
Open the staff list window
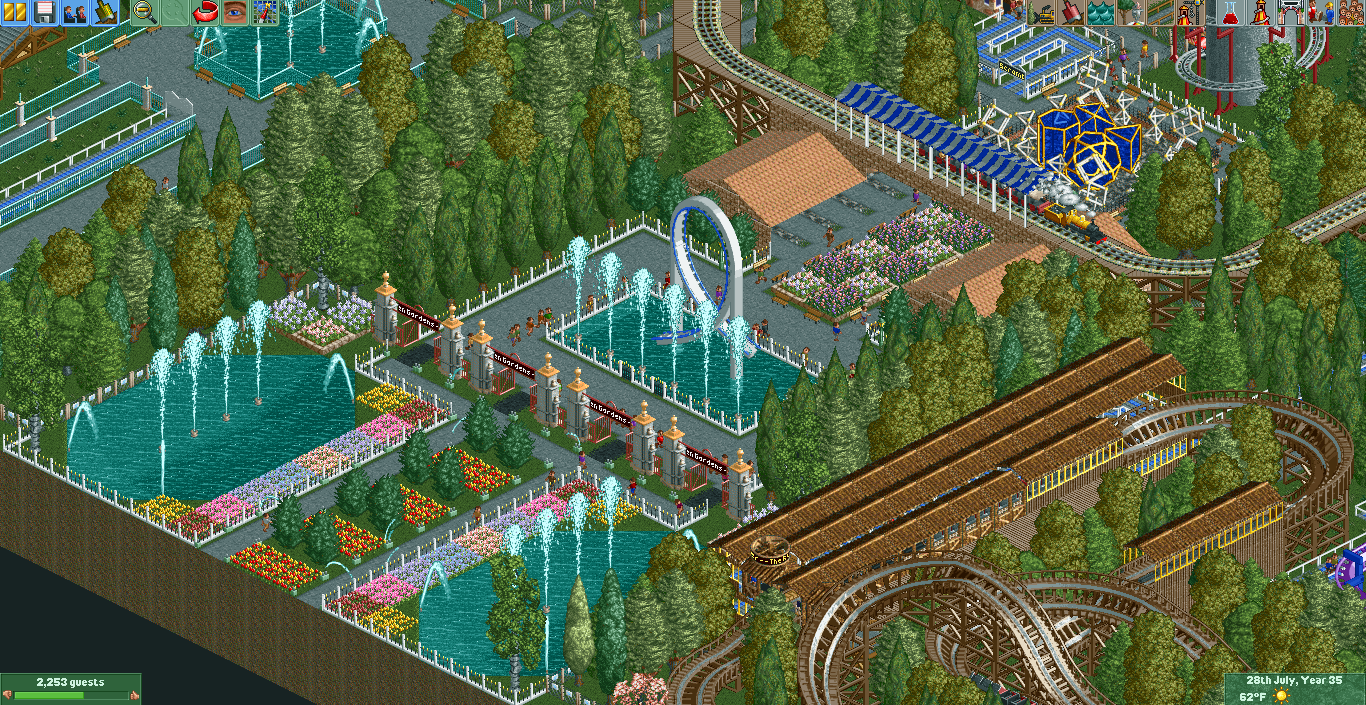click(1319, 12)
